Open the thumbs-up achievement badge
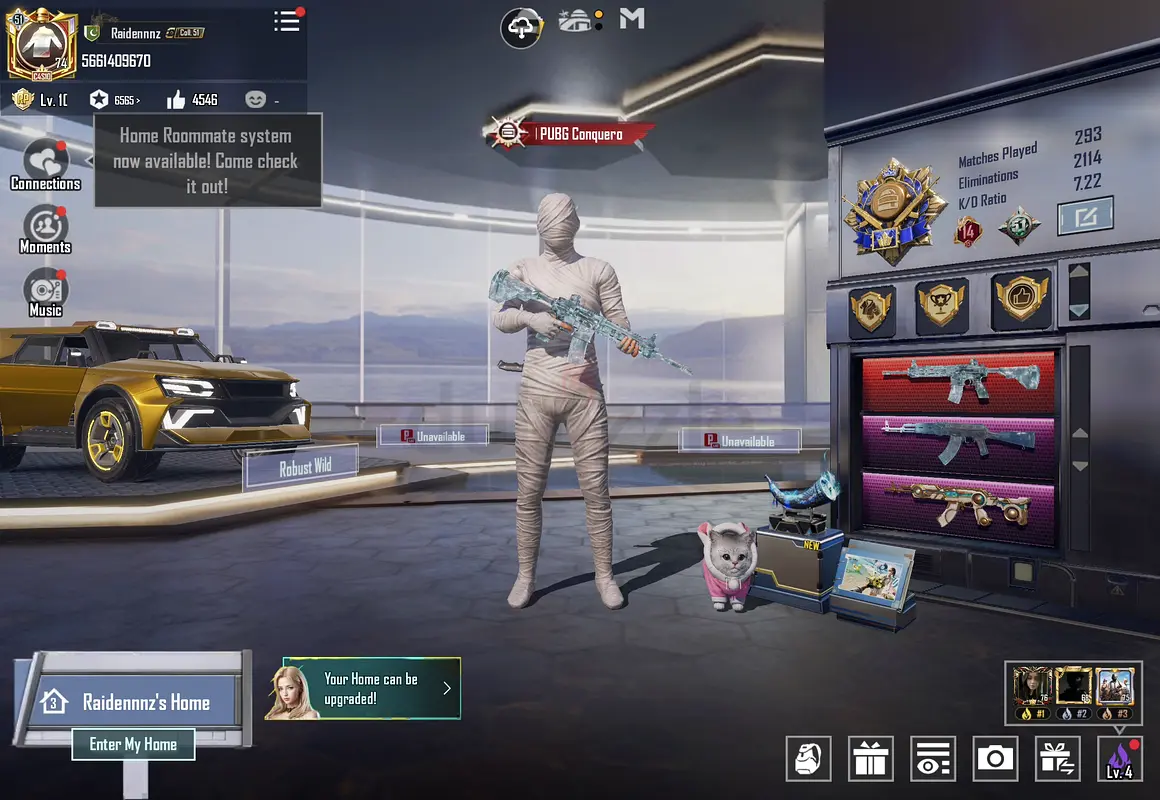This screenshot has height=800, width=1160. tap(1021, 299)
